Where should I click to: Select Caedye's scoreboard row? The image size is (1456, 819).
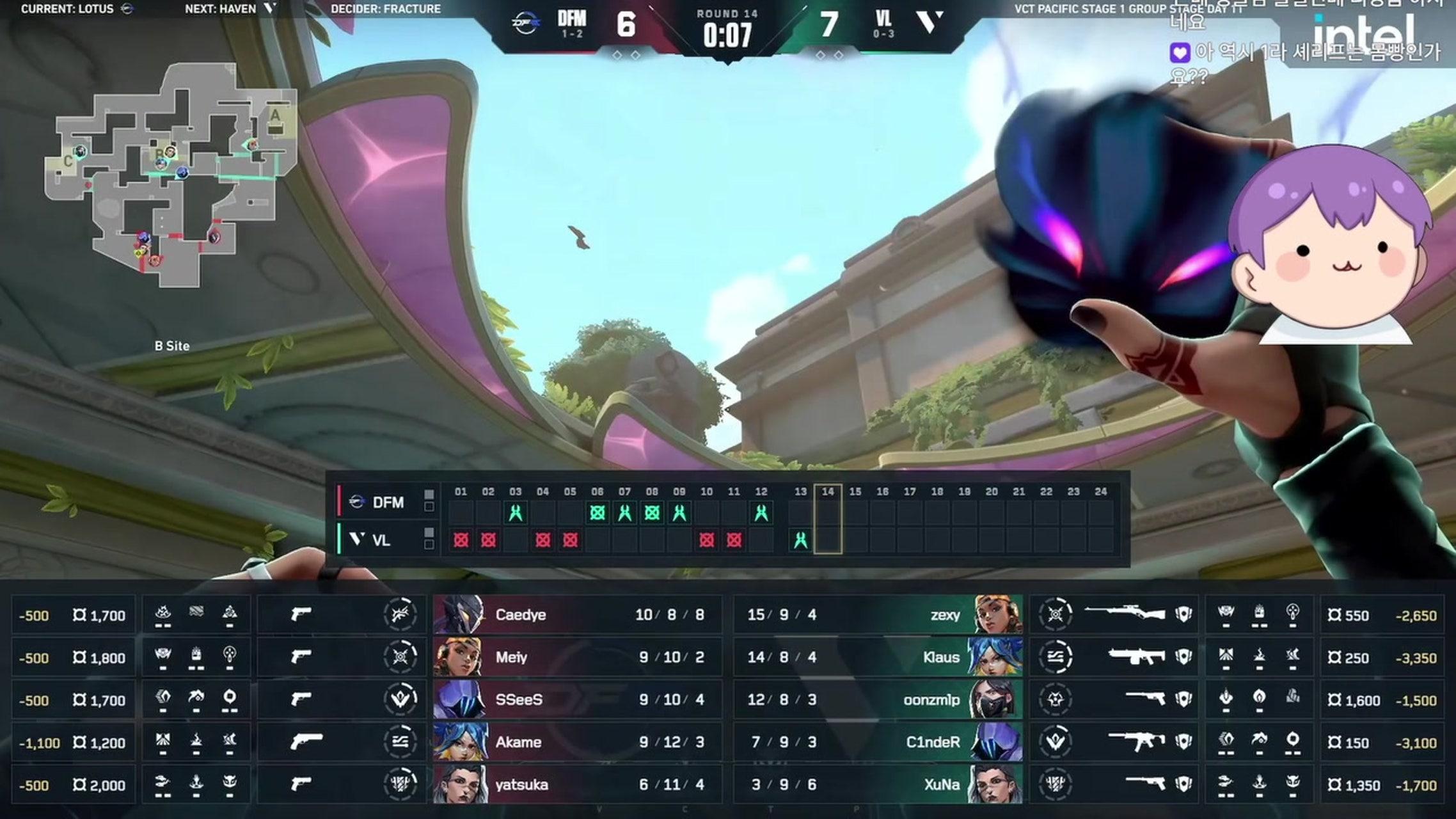click(577, 615)
